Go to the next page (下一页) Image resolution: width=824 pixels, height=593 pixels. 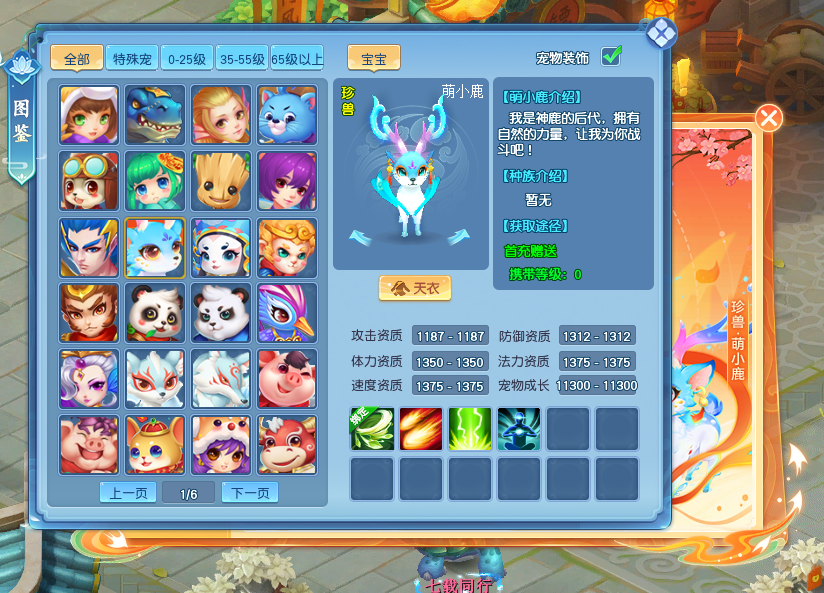250,492
